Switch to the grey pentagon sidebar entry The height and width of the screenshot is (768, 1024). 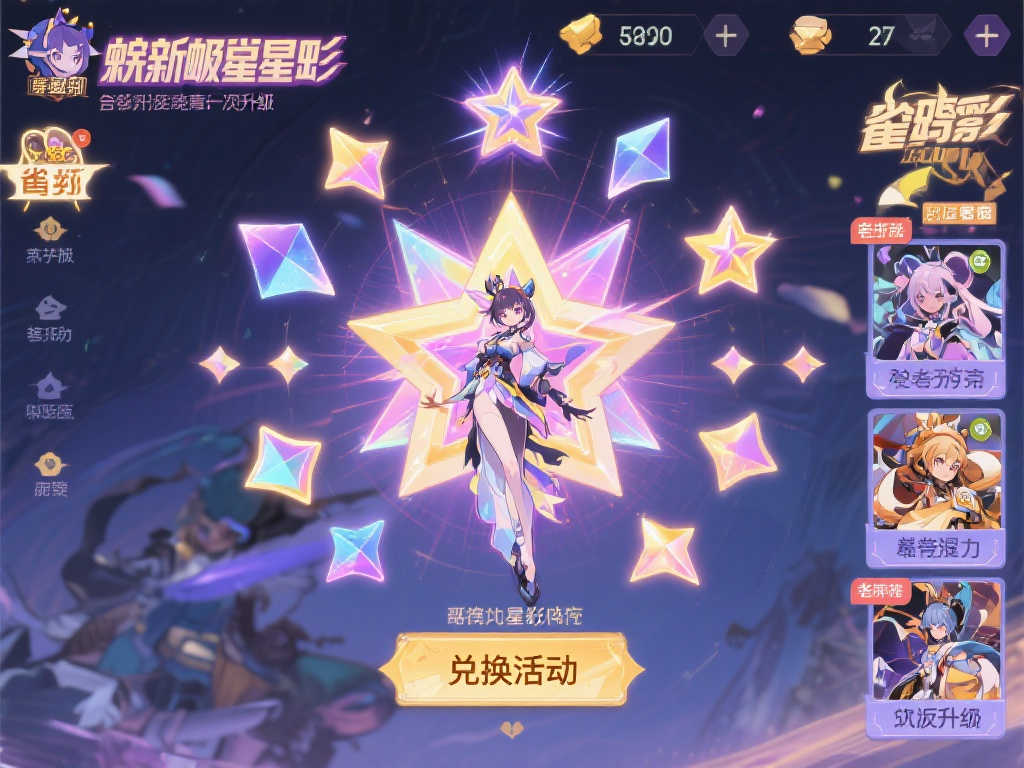tap(50, 308)
